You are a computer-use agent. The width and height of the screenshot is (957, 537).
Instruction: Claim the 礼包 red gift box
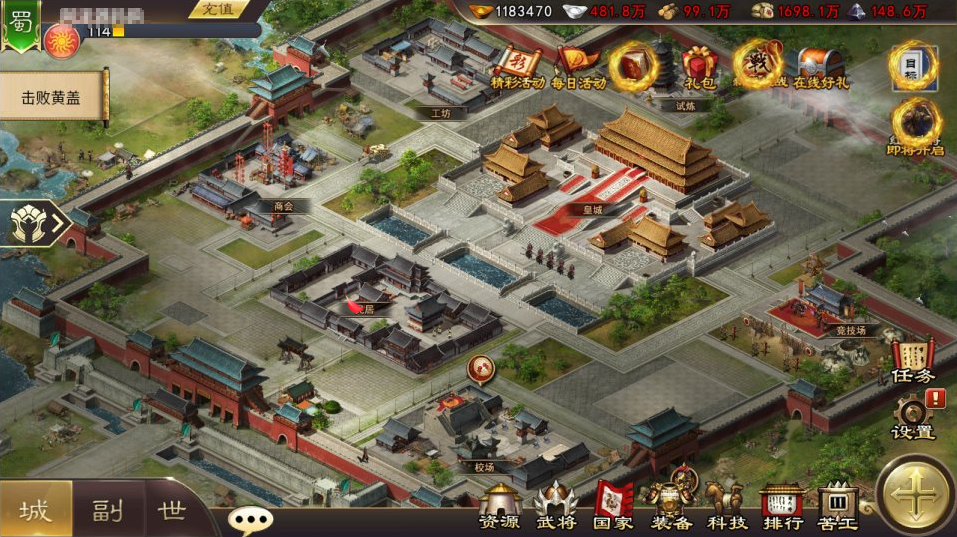click(x=696, y=68)
